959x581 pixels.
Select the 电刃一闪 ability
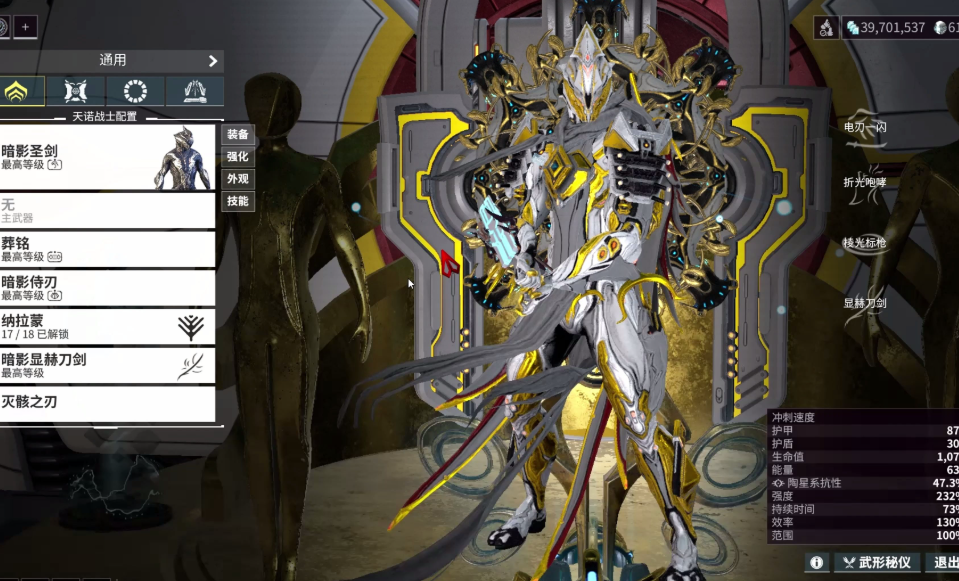click(865, 130)
